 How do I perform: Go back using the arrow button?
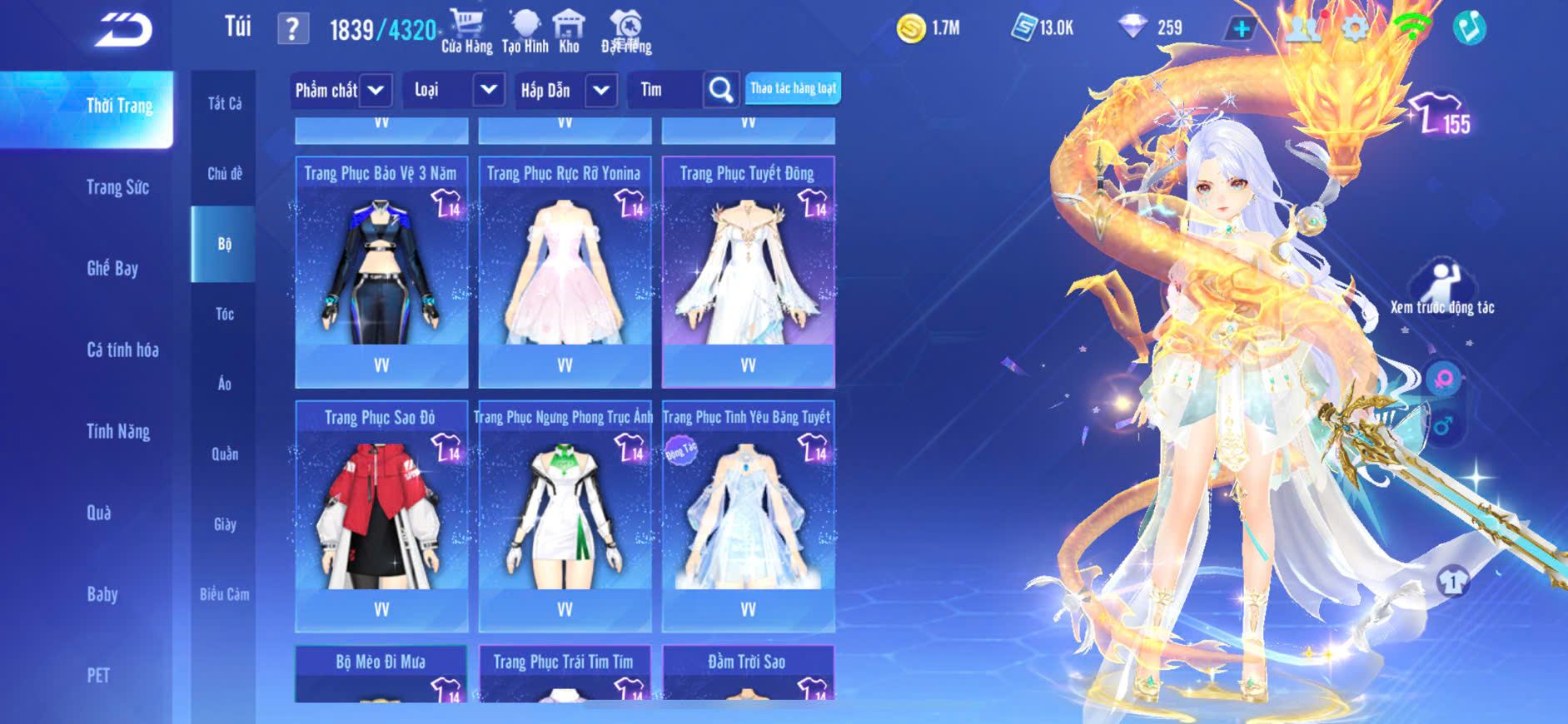tap(123, 31)
